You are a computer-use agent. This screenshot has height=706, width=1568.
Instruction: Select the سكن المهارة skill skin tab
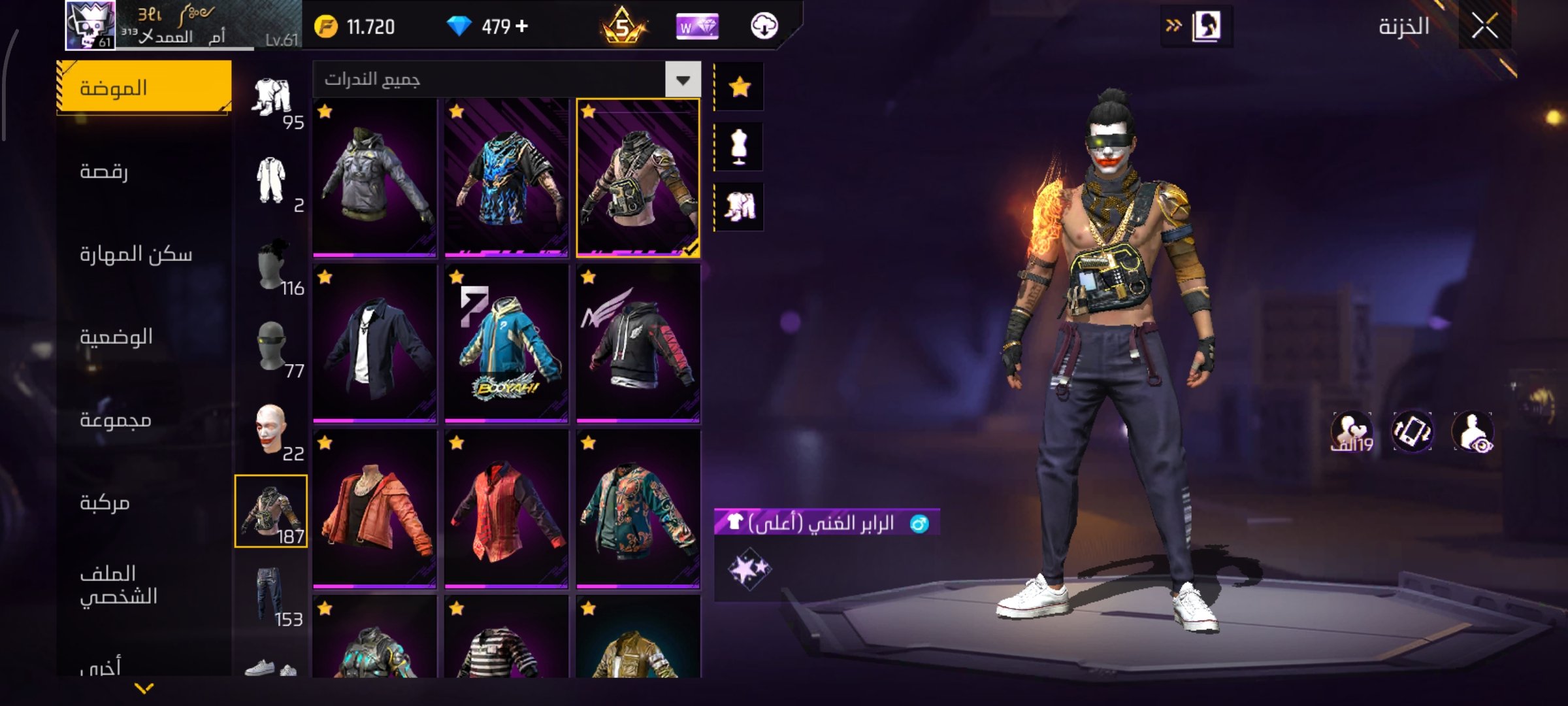pyautogui.click(x=136, y=254)
